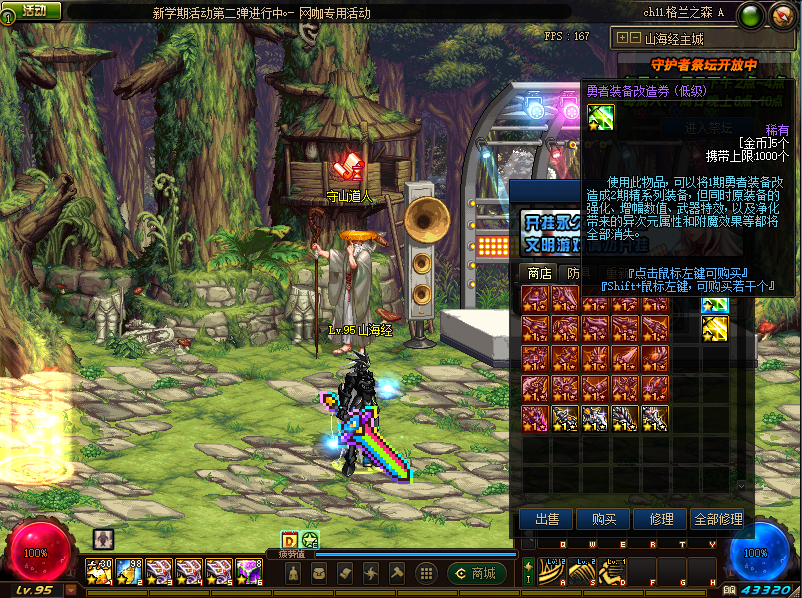
Task: Switch to the 防具 armor tab
Action: tap(575, 273)
